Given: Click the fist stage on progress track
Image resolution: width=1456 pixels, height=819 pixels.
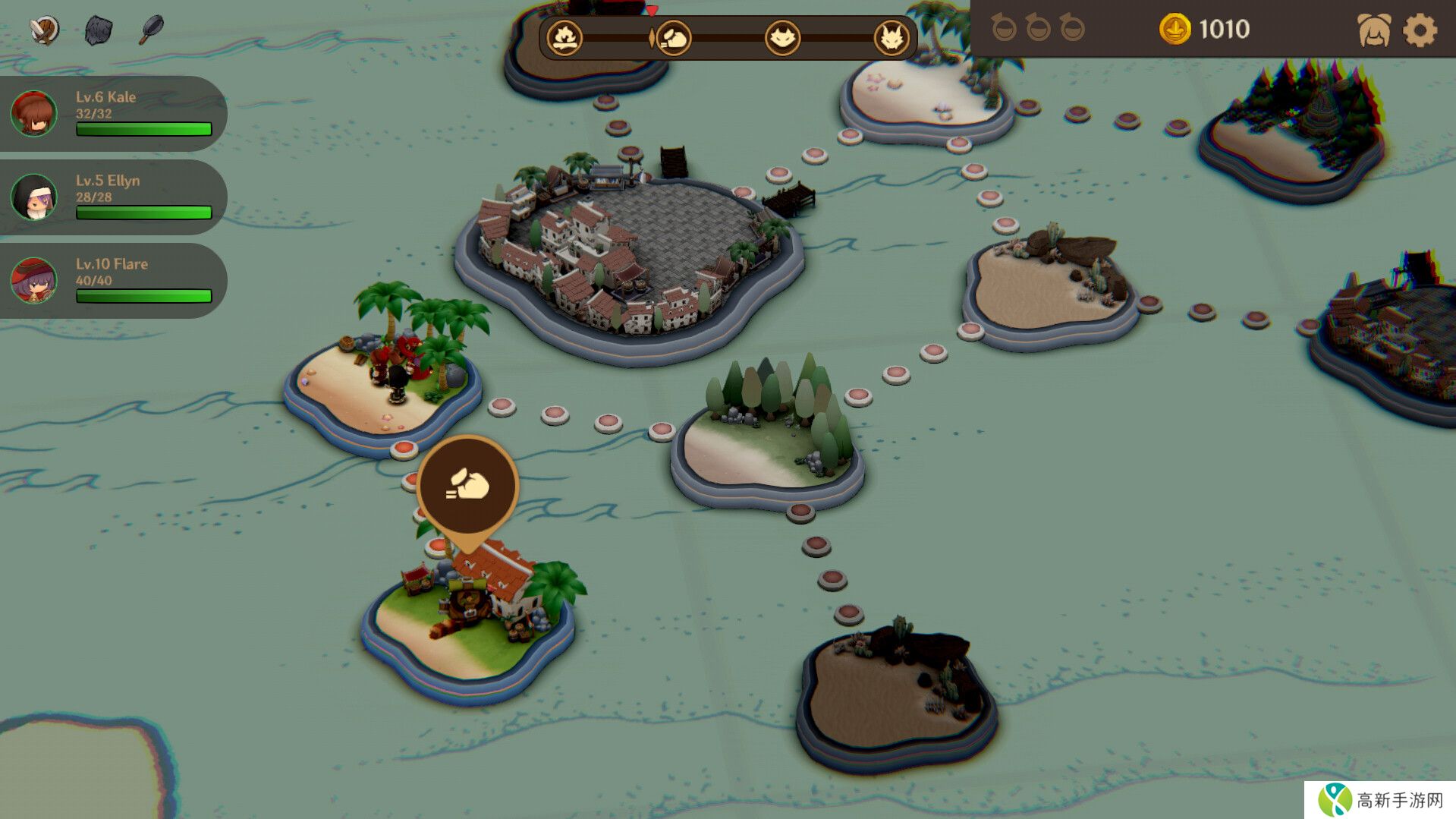Looking at the screenshot, I should tap(673, 38).
